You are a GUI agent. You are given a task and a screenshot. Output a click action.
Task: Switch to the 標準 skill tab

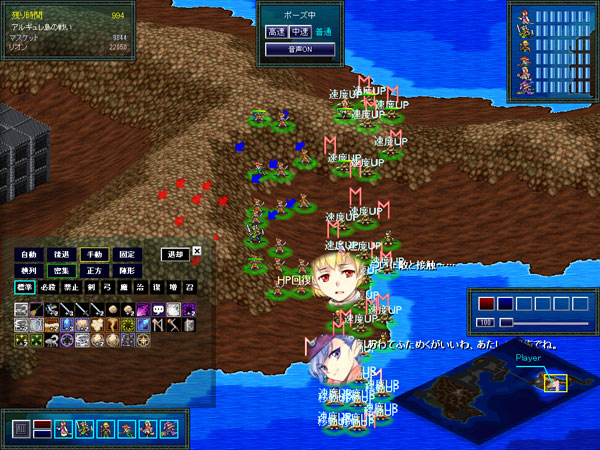(x=25, y=288)
